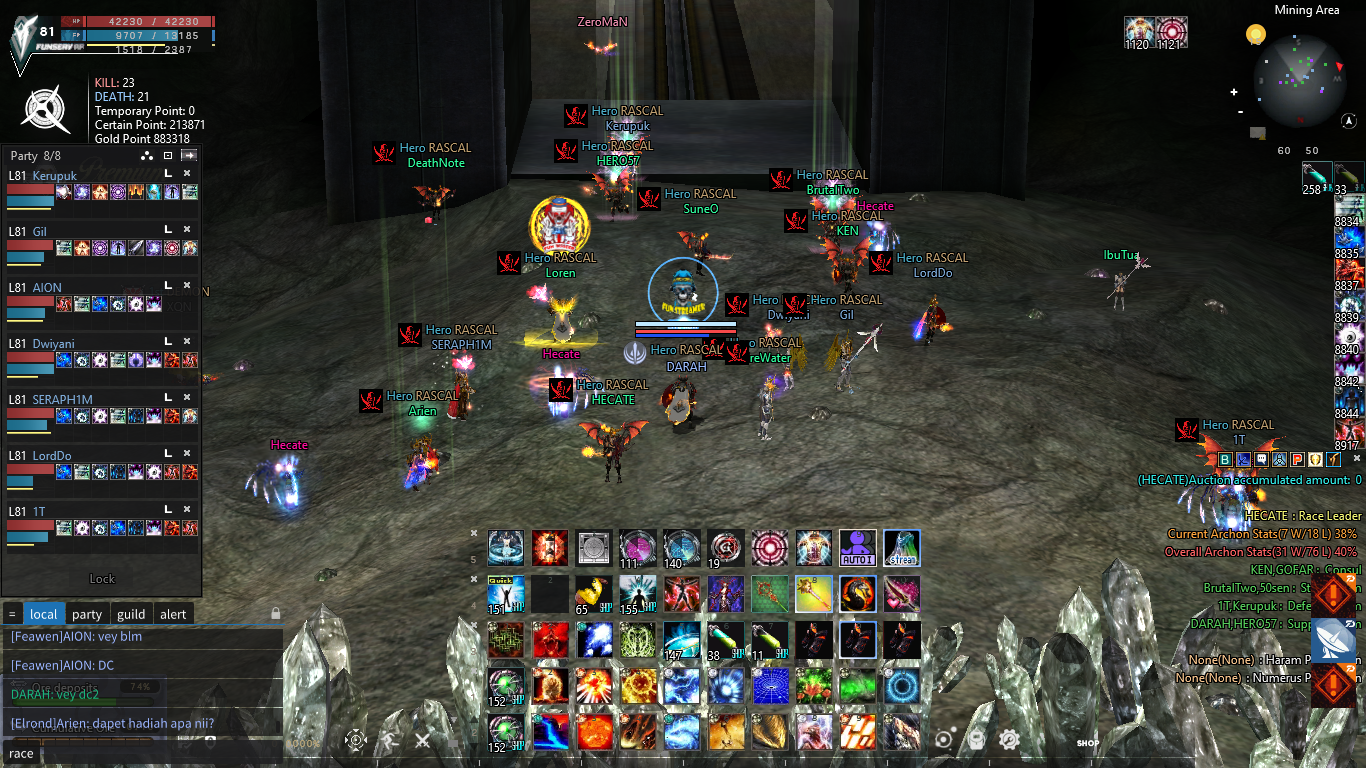Screen dimensions: 1366x768
Task: Click the AUTO I hotbar icon
Action: pyautogui.click(x=857, y=548)
